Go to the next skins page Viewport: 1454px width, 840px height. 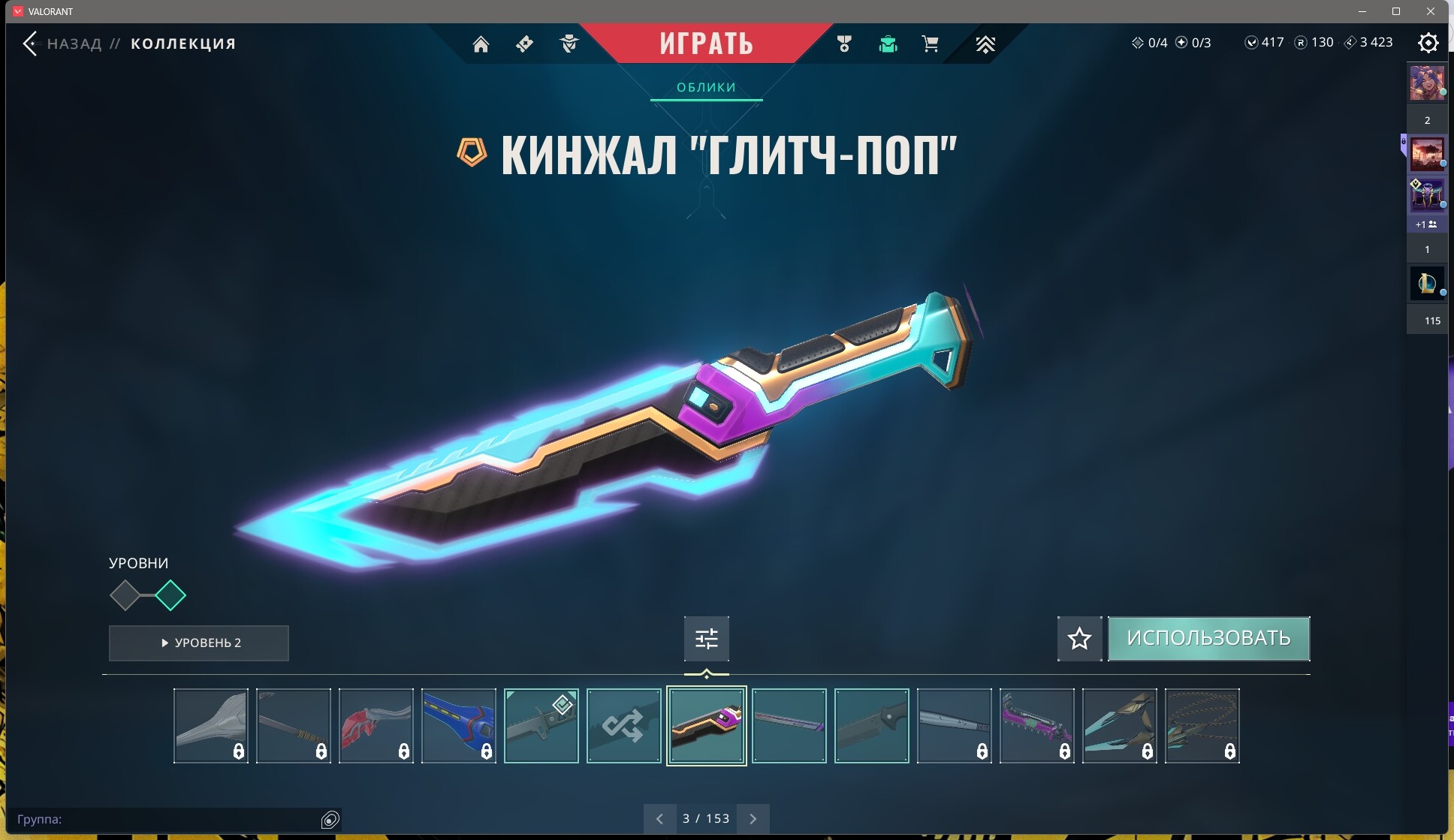coord(753,819)
